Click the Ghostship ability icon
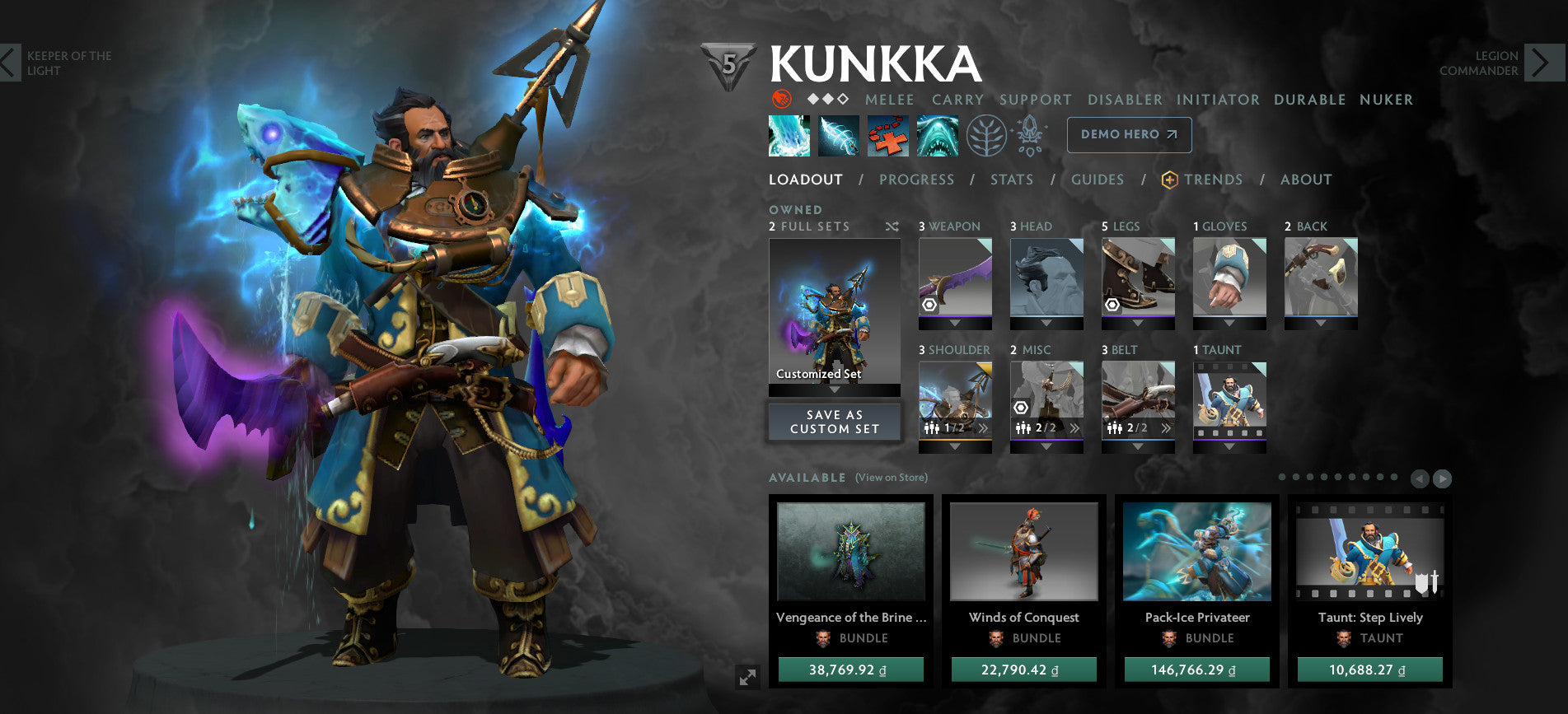This screenshot has width=1568, height=714. click(938, 135)
